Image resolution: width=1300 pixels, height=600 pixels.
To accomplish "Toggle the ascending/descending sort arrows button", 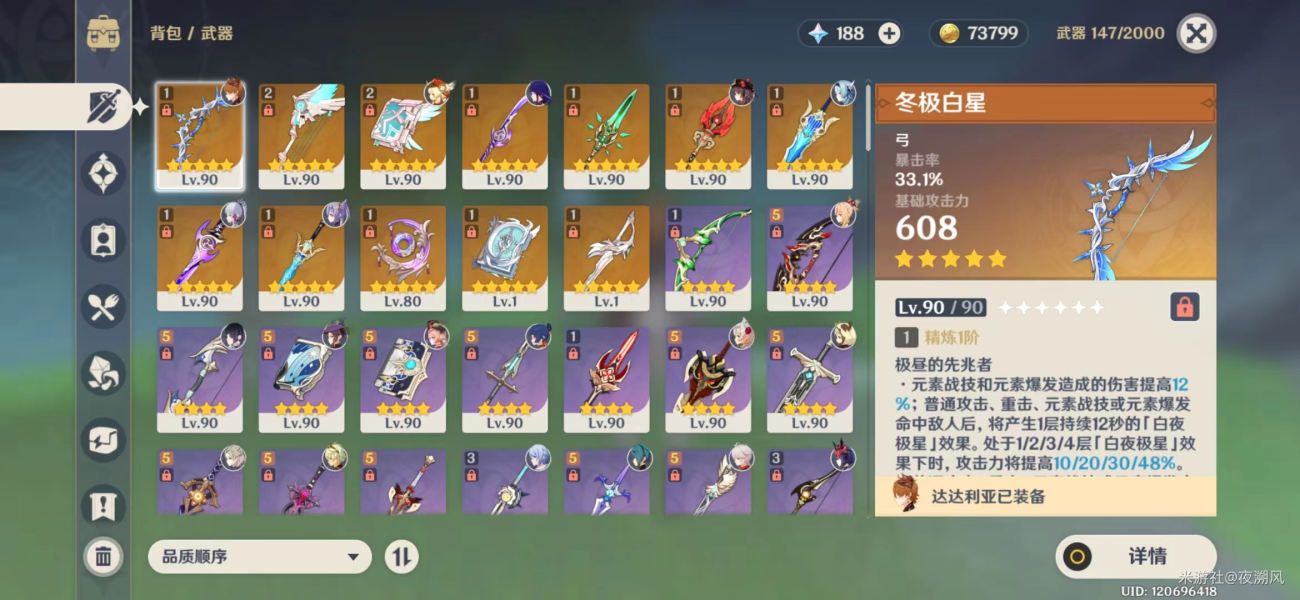I will pos(401,557).
